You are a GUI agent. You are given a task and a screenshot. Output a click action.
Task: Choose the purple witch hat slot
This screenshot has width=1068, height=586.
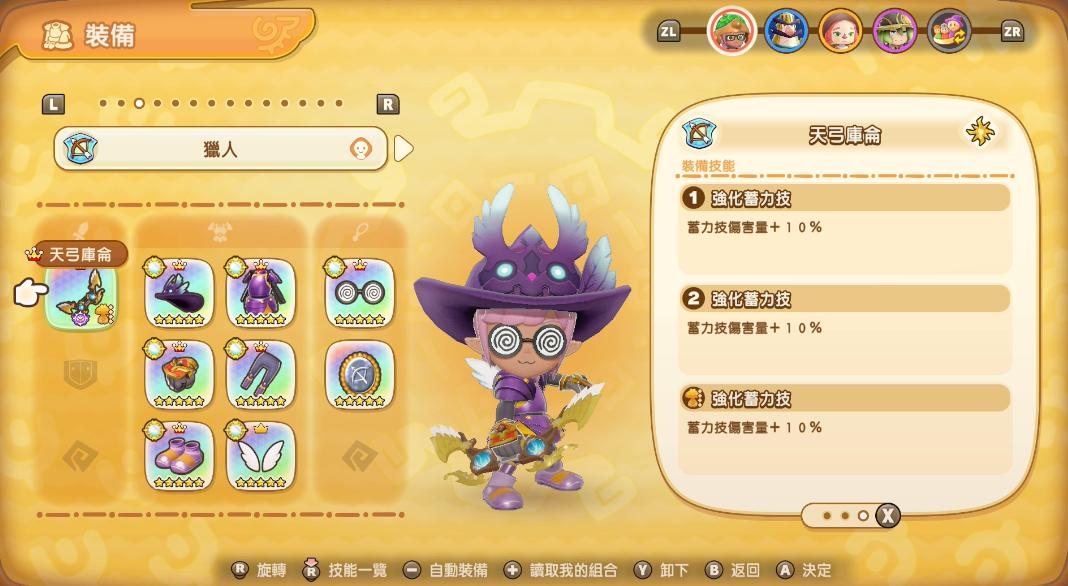(x=180, y=293)
